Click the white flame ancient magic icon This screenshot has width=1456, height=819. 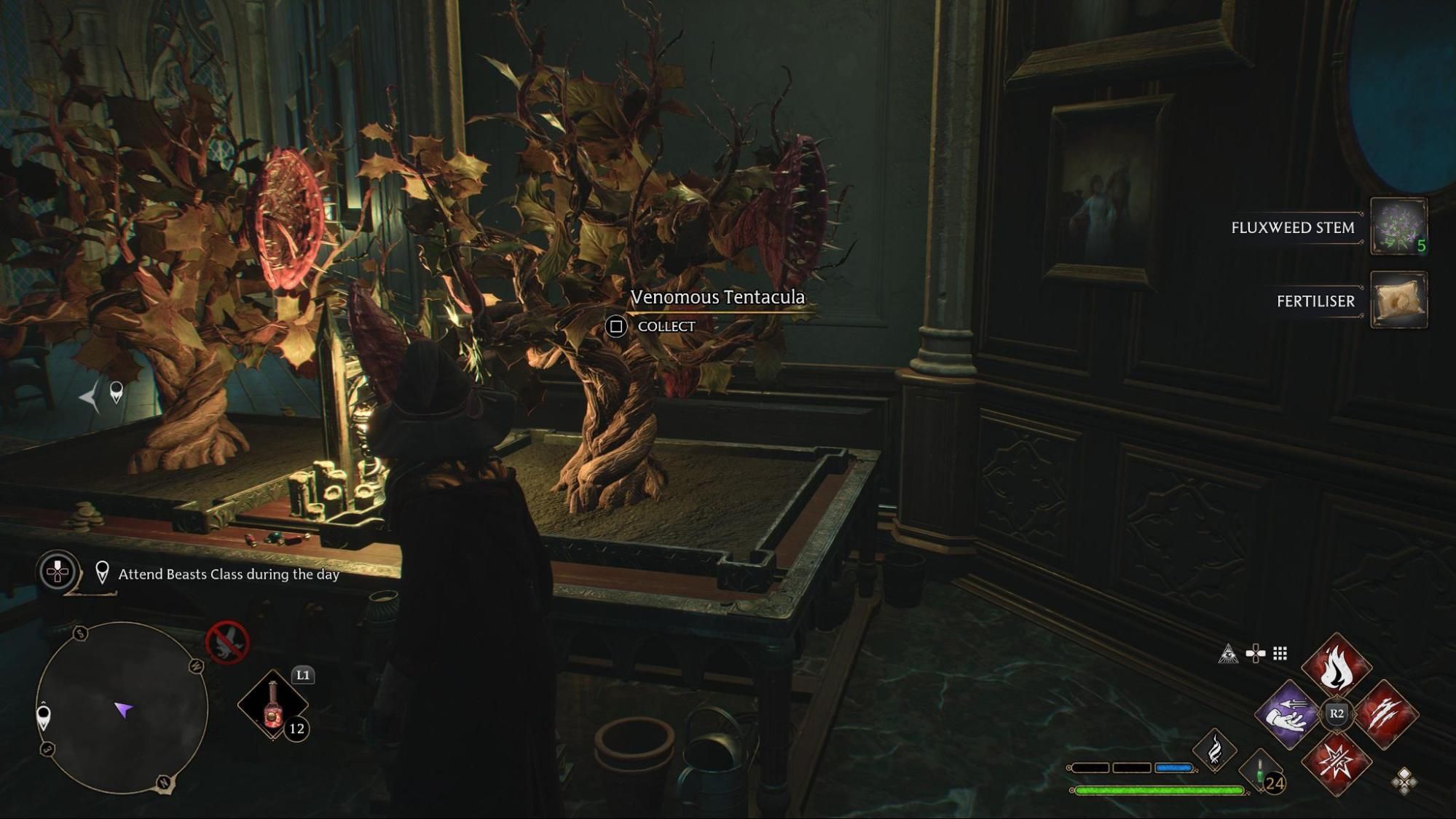tap(1214, 750)
